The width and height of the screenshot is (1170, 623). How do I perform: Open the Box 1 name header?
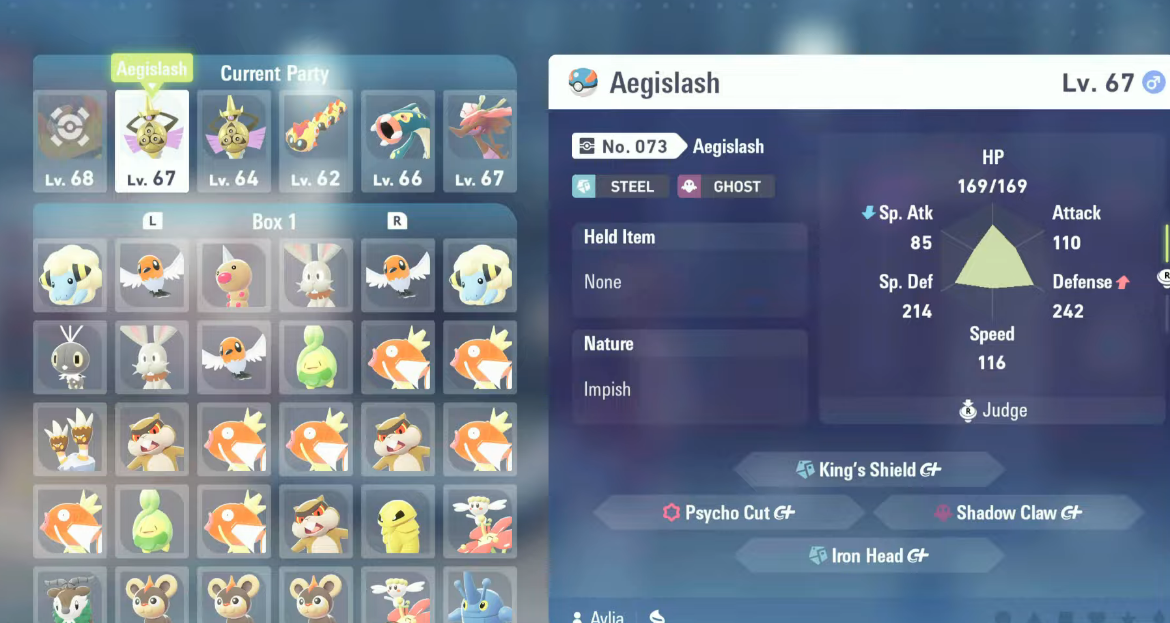point(274,221)
